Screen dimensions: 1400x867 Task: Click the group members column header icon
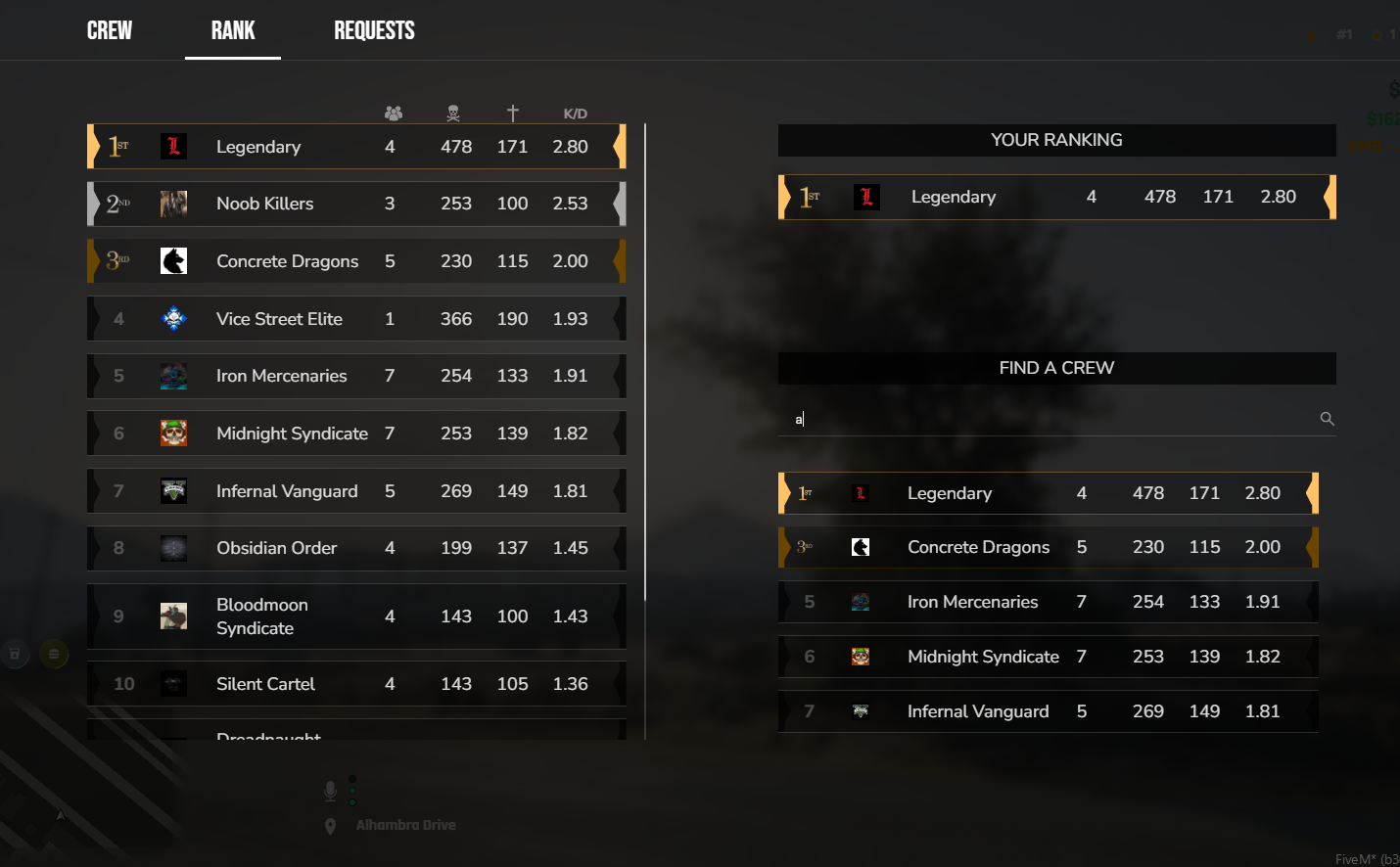(394, 113)
